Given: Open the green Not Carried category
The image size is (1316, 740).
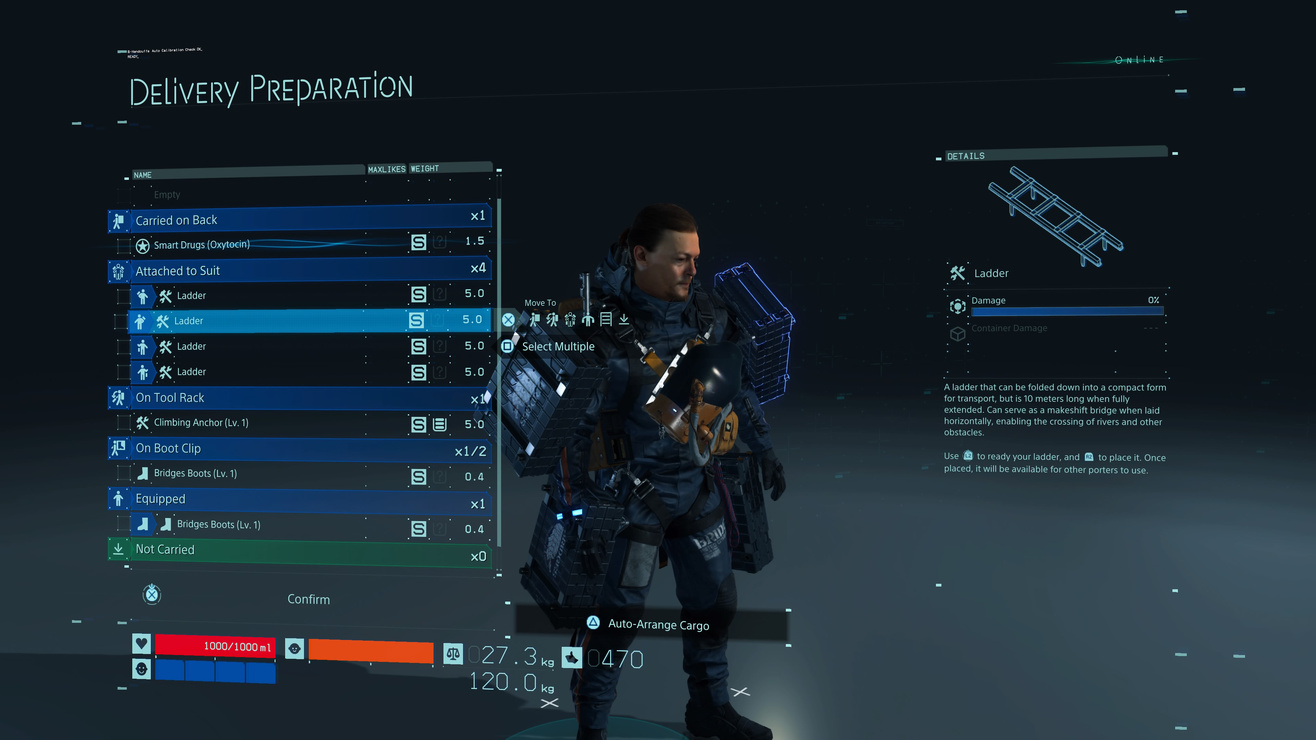Looking at the screenshot, I should 300,549.
